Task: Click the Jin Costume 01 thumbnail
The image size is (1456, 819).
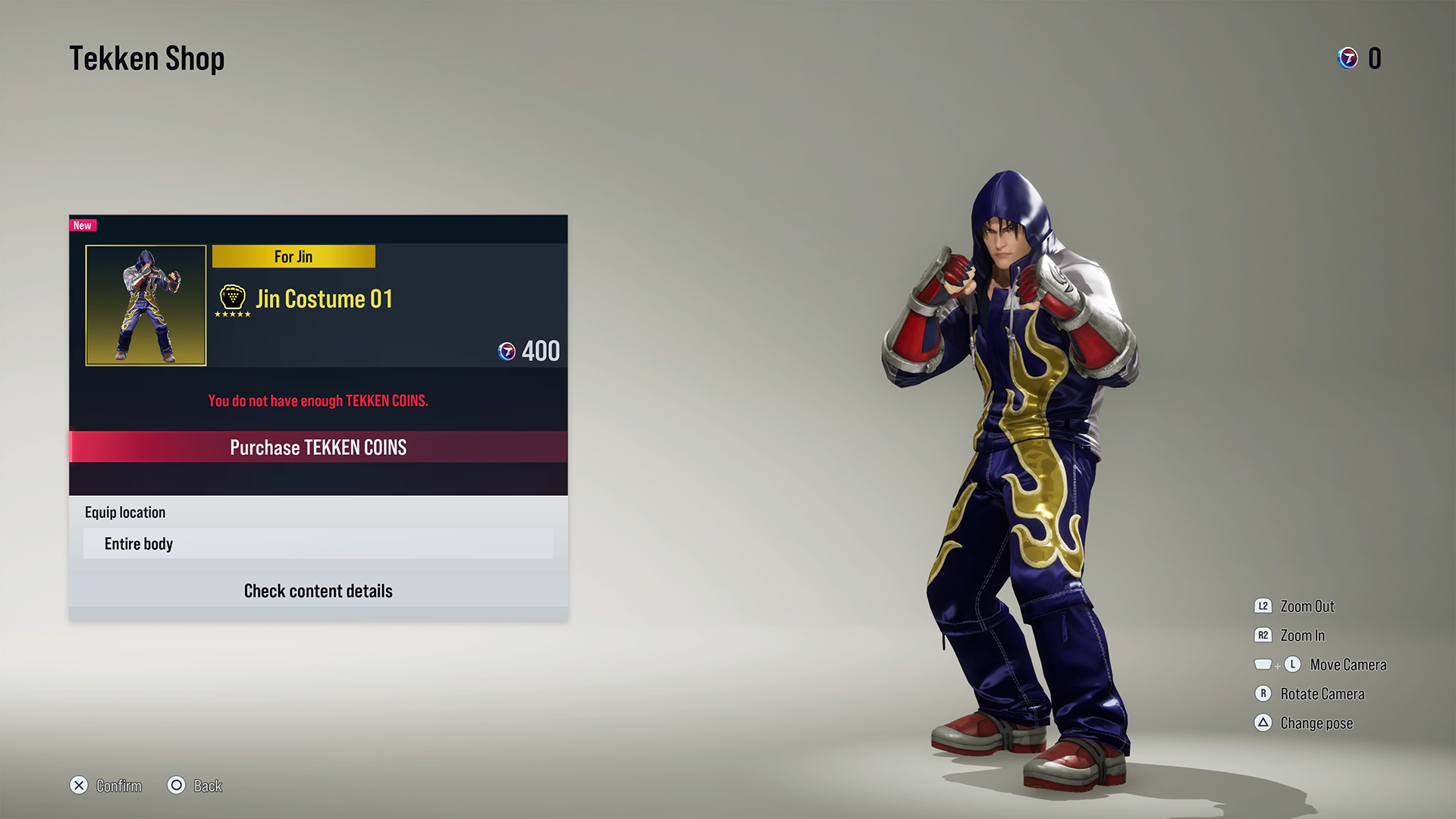Action: click(x=146, y=305)
